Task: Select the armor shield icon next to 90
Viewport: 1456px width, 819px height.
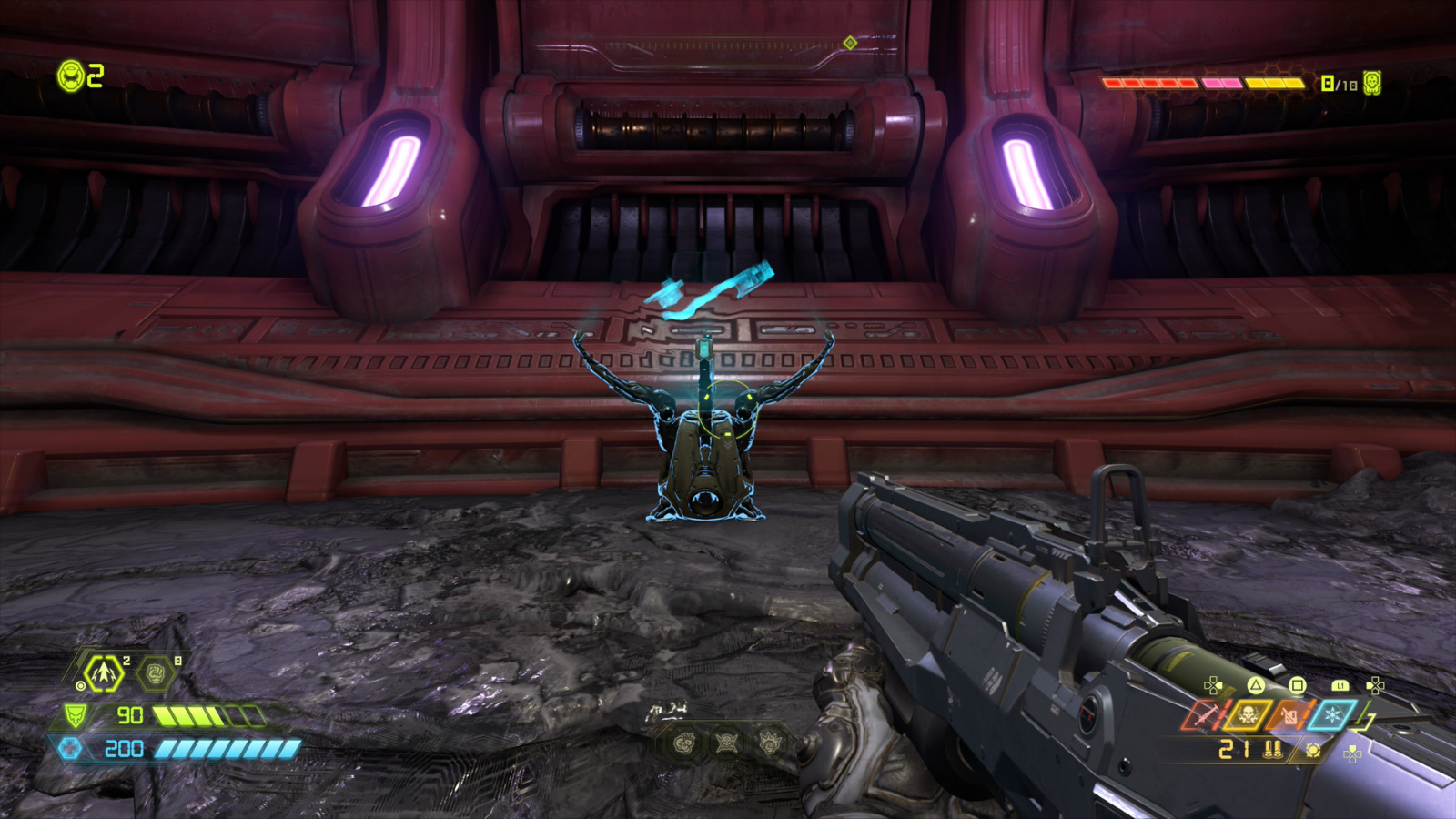Action: [x=76, y=714]
